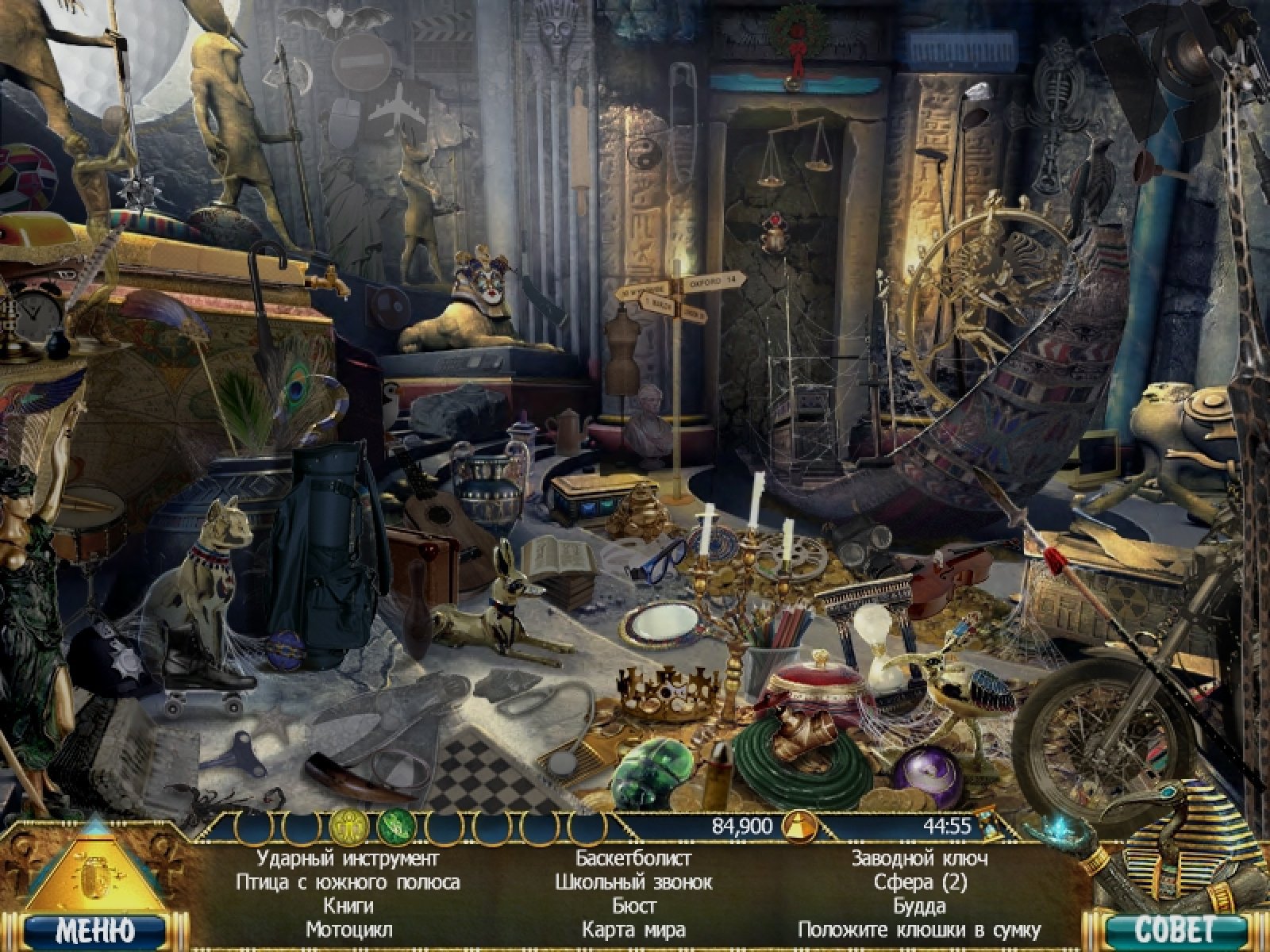Viewport: 1270px width, 952px height.
Task: Choose 'Заводной ключ' in the item list
Action: pos(919,858)
